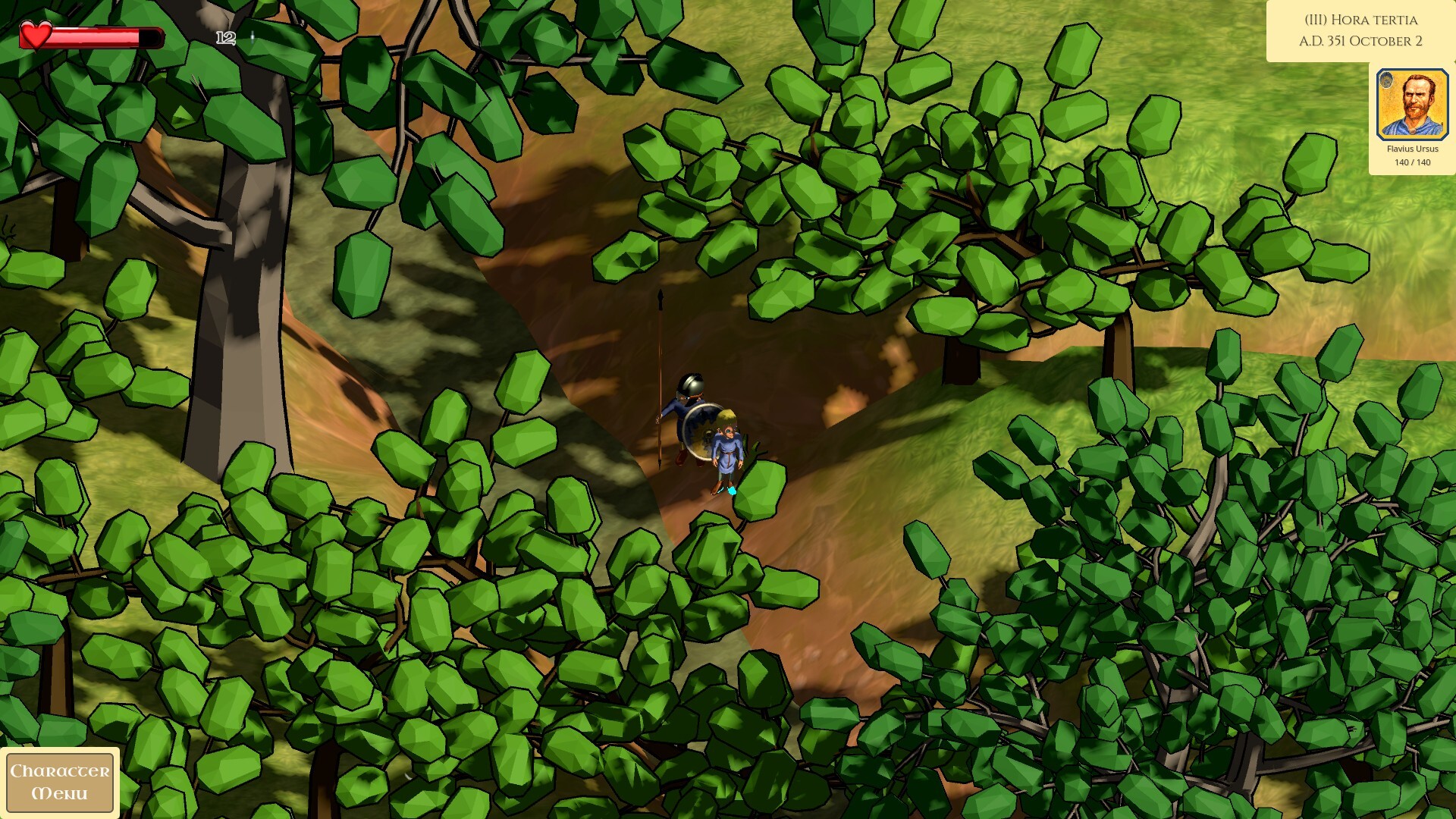Screen dimensions: 1456x819
Task: Click the 140 / 140 hit points text
Action: (x=1413, y=162)
